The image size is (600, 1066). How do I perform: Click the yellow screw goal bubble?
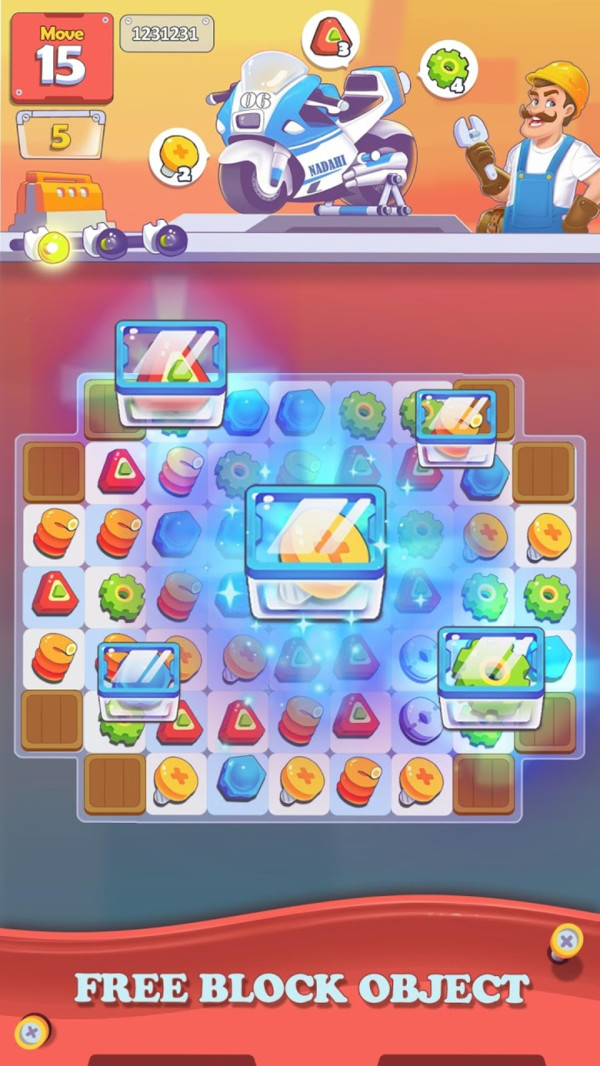[x=177, y=158]
